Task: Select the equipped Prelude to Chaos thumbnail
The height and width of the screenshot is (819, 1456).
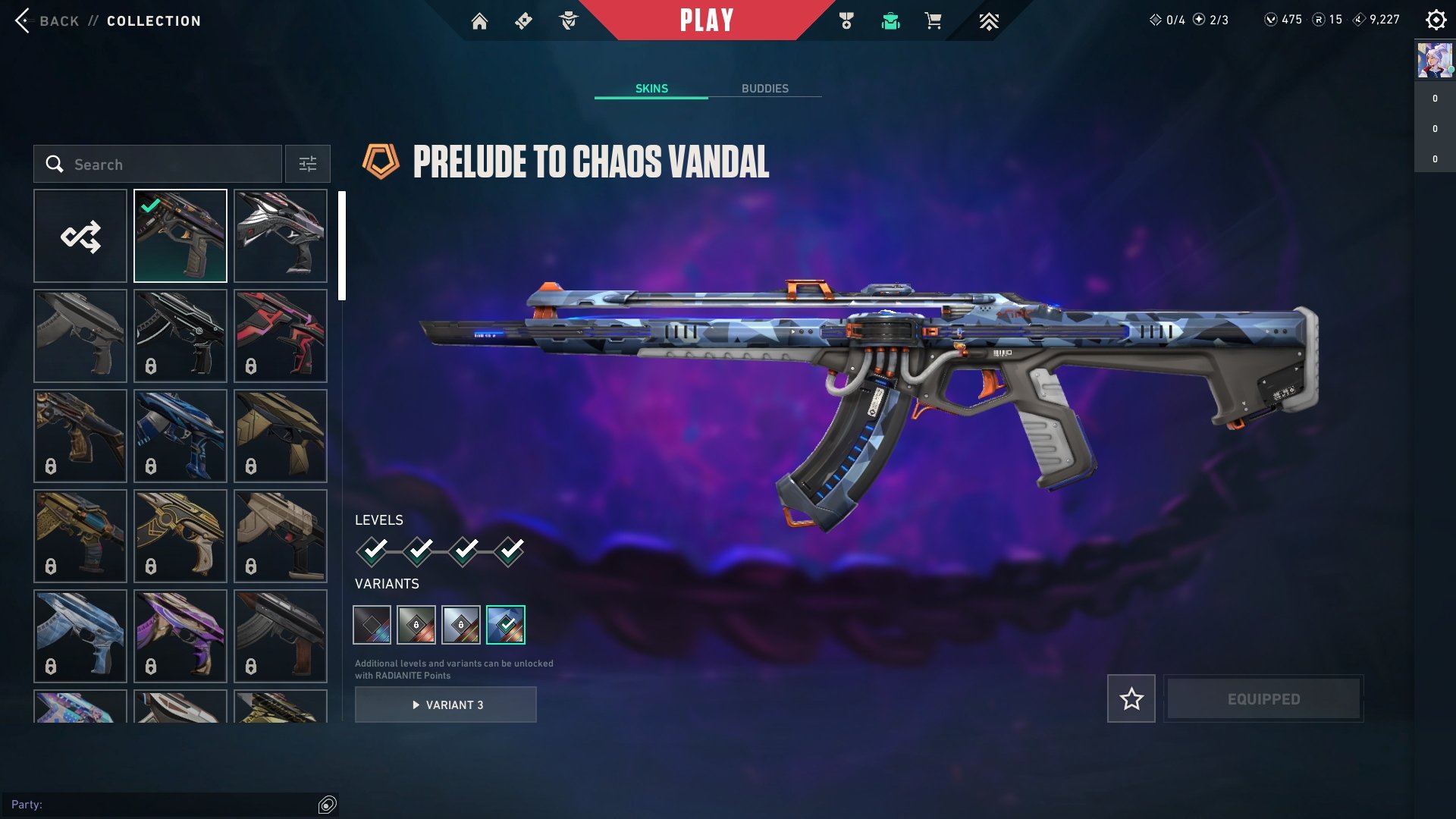Action: [180, 236]
